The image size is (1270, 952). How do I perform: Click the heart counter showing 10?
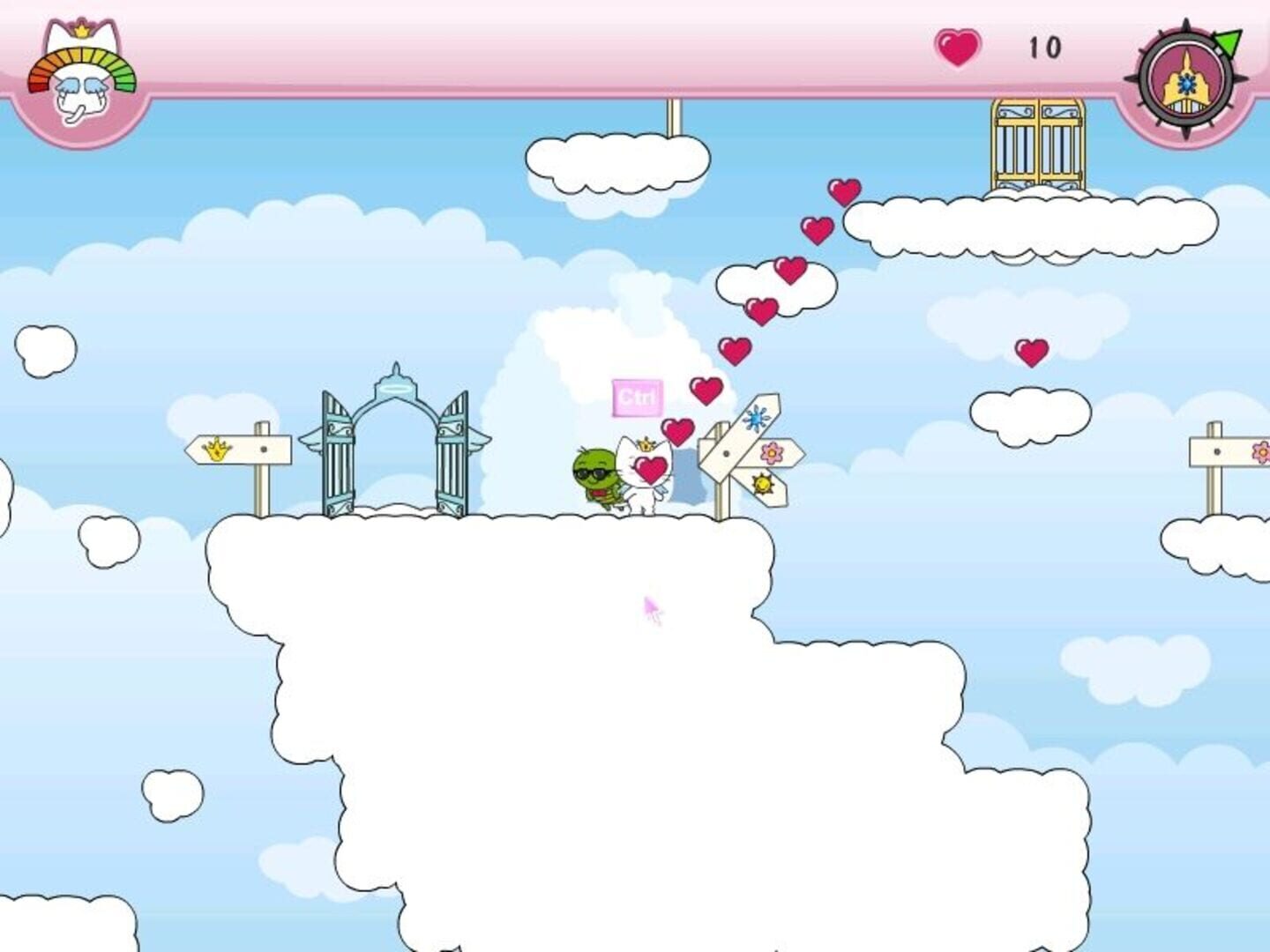(1047, 48)
